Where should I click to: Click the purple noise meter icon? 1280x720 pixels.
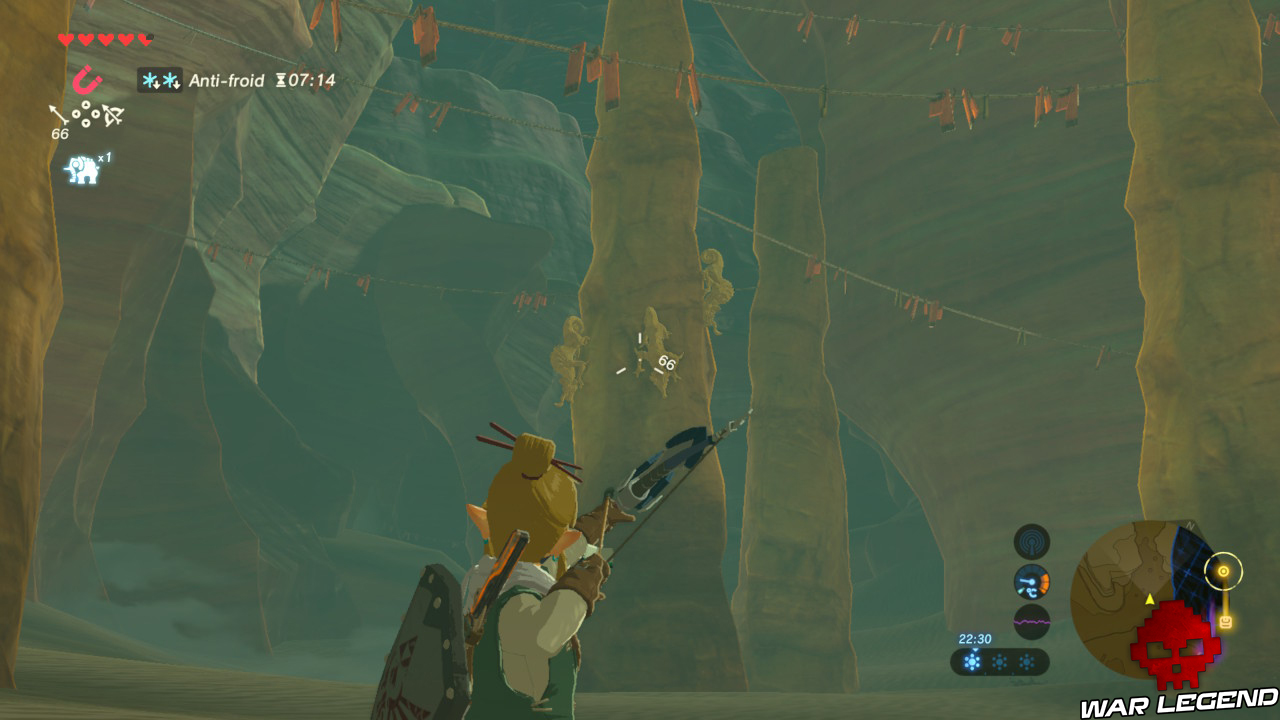coord(1032,622)
